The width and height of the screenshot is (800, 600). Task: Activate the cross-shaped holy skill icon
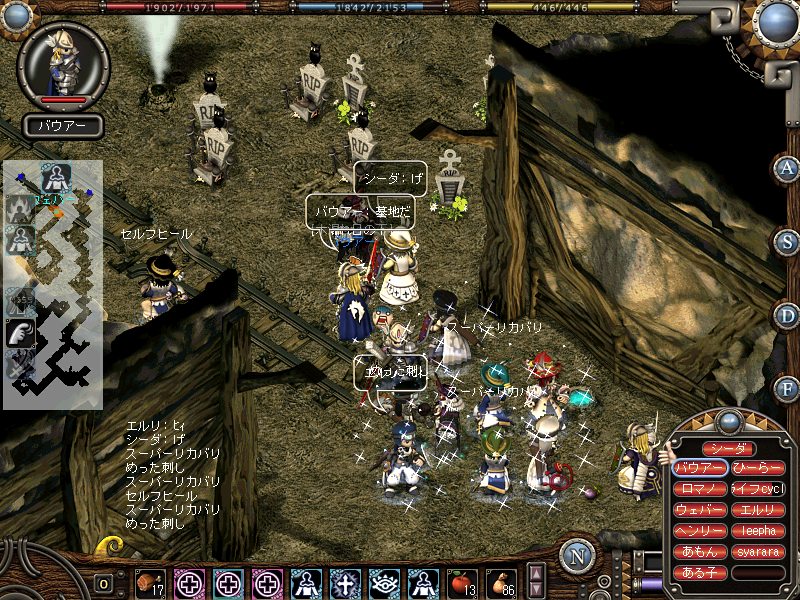[345, 582]
